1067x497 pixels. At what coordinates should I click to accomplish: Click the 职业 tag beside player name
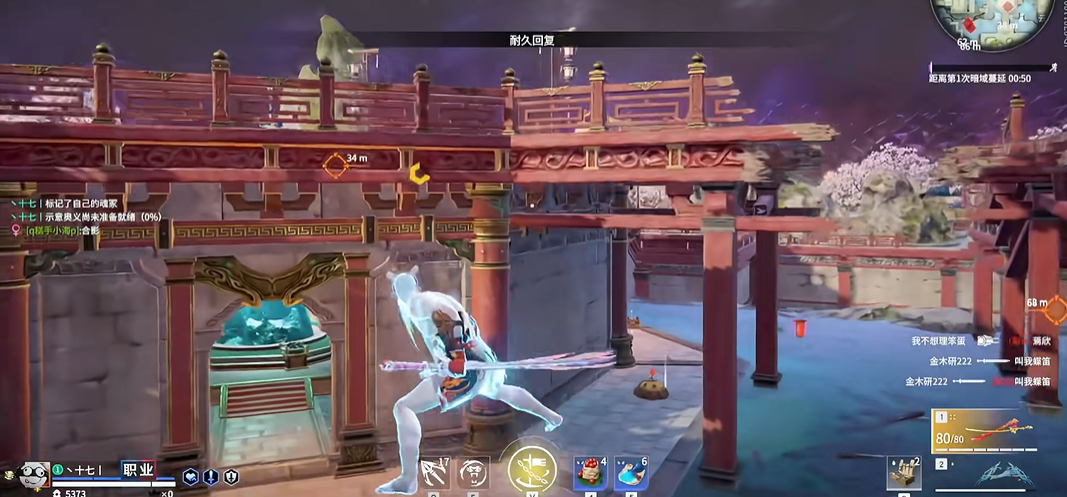pyautogui.click(x=138, y=469)
